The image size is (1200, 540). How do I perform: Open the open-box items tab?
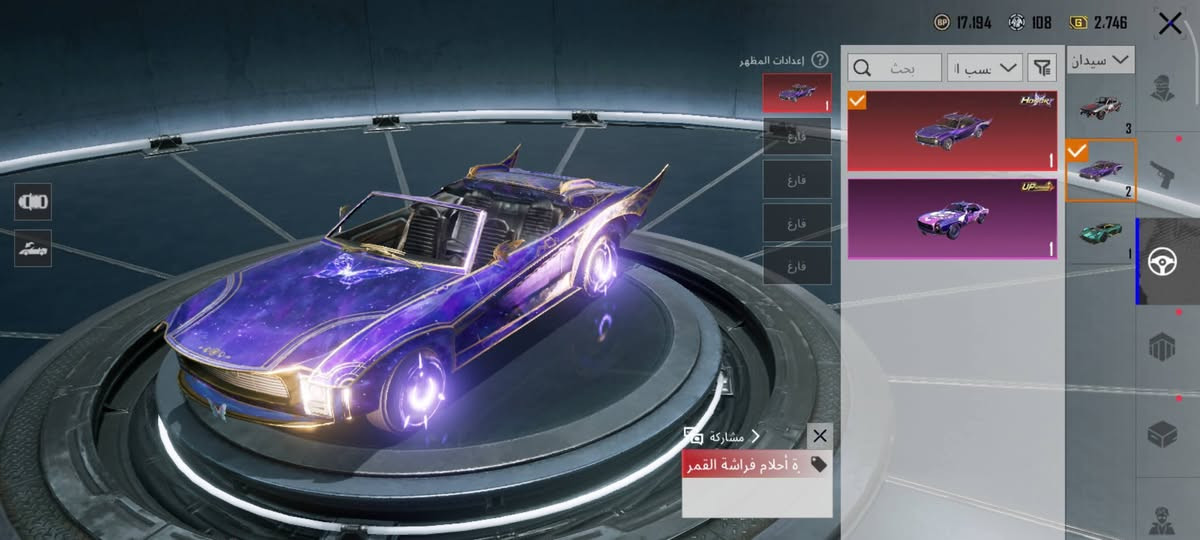click(1162, 434)
